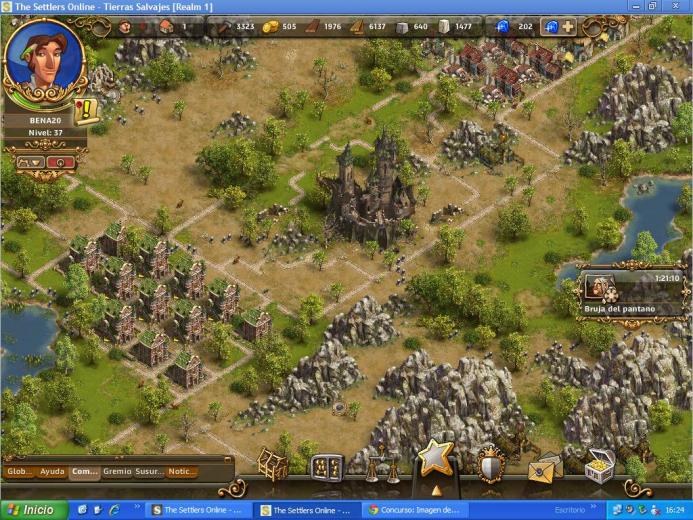This screenshot has height=520, width=693.
Task: Open the stone tablet menu icon
Action: coord(327,467)
